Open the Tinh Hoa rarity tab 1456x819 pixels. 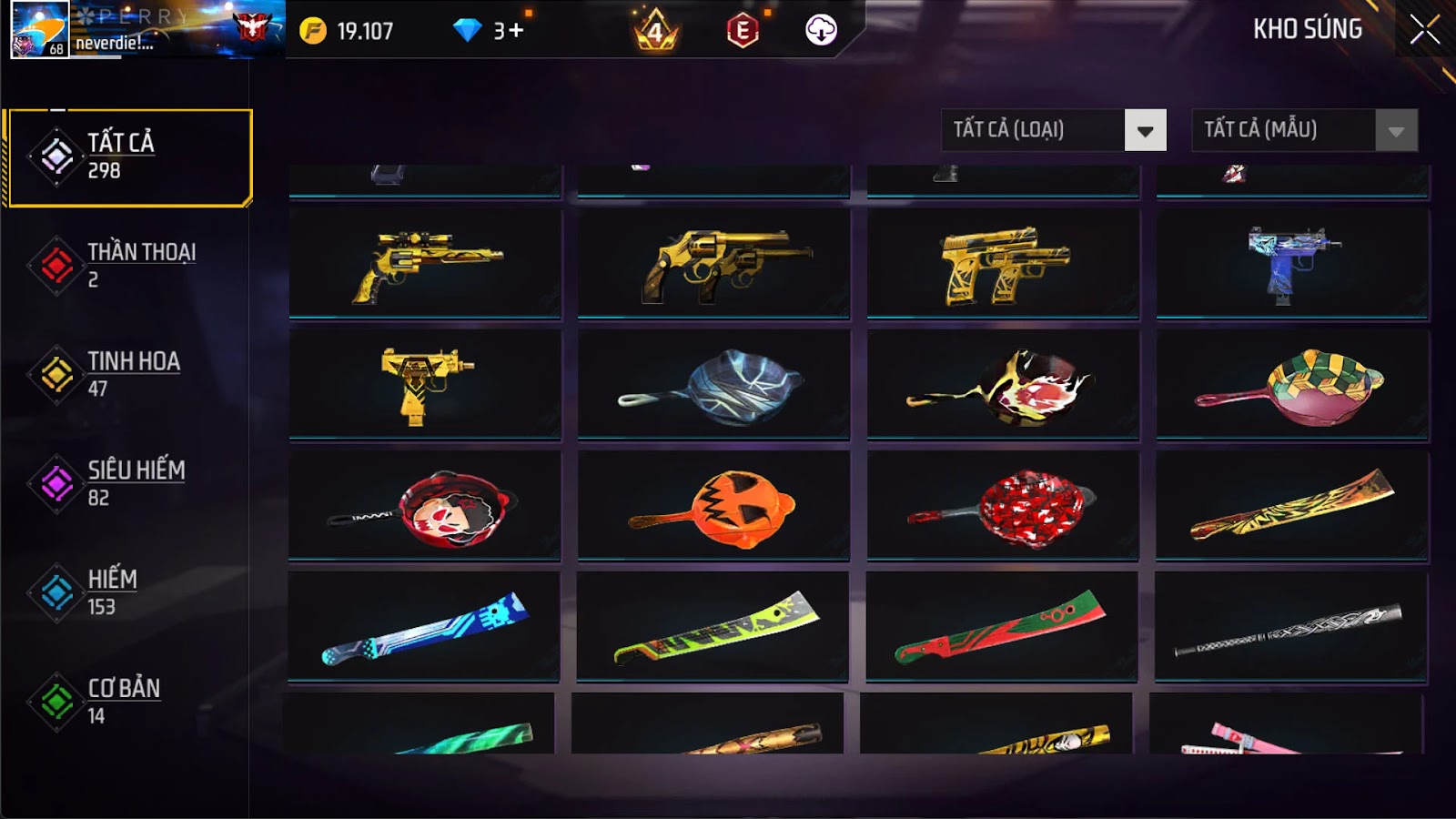pyautogui.click(x=127, y=374)
